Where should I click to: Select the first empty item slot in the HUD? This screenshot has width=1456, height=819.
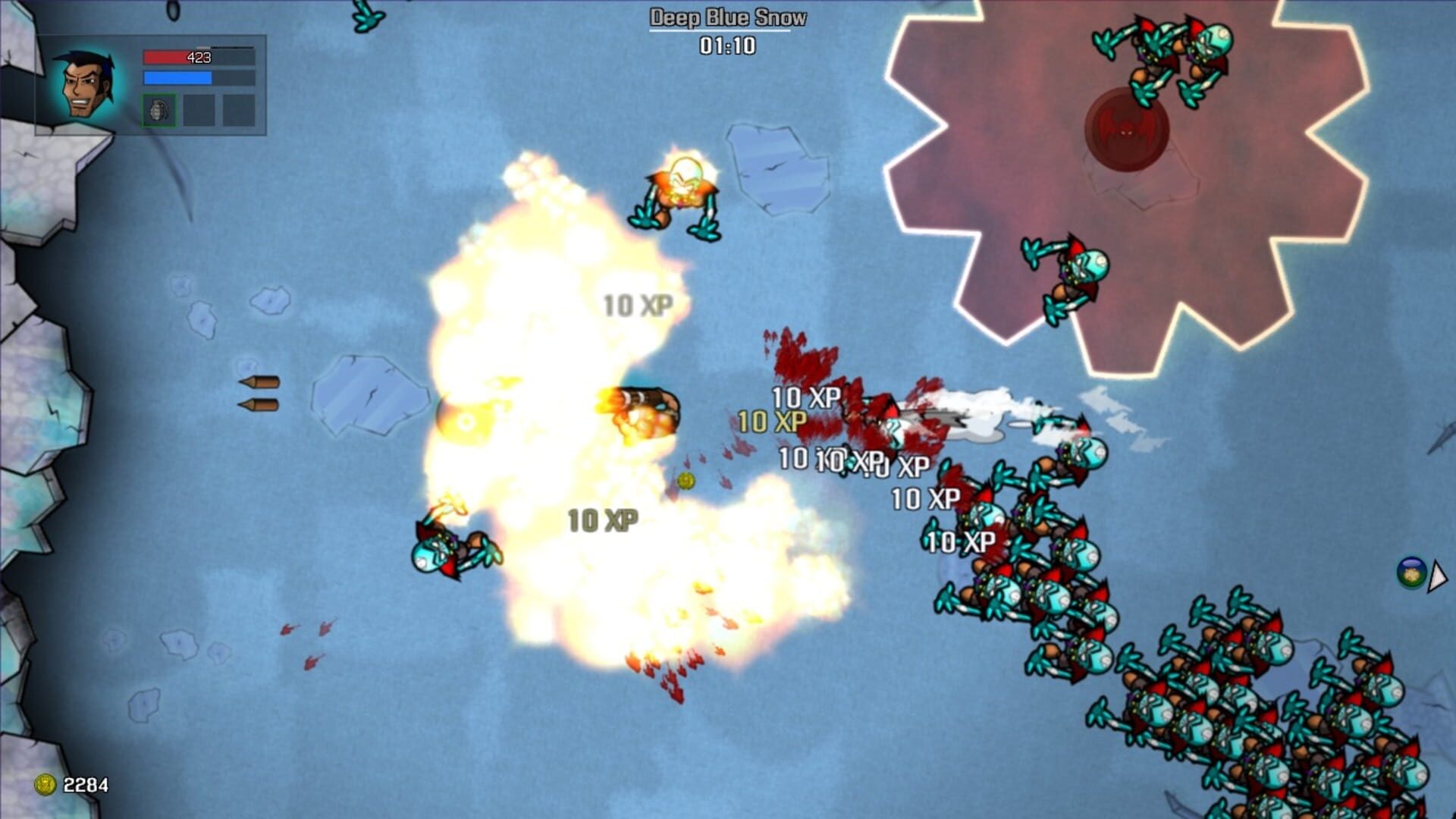point(197,109)
